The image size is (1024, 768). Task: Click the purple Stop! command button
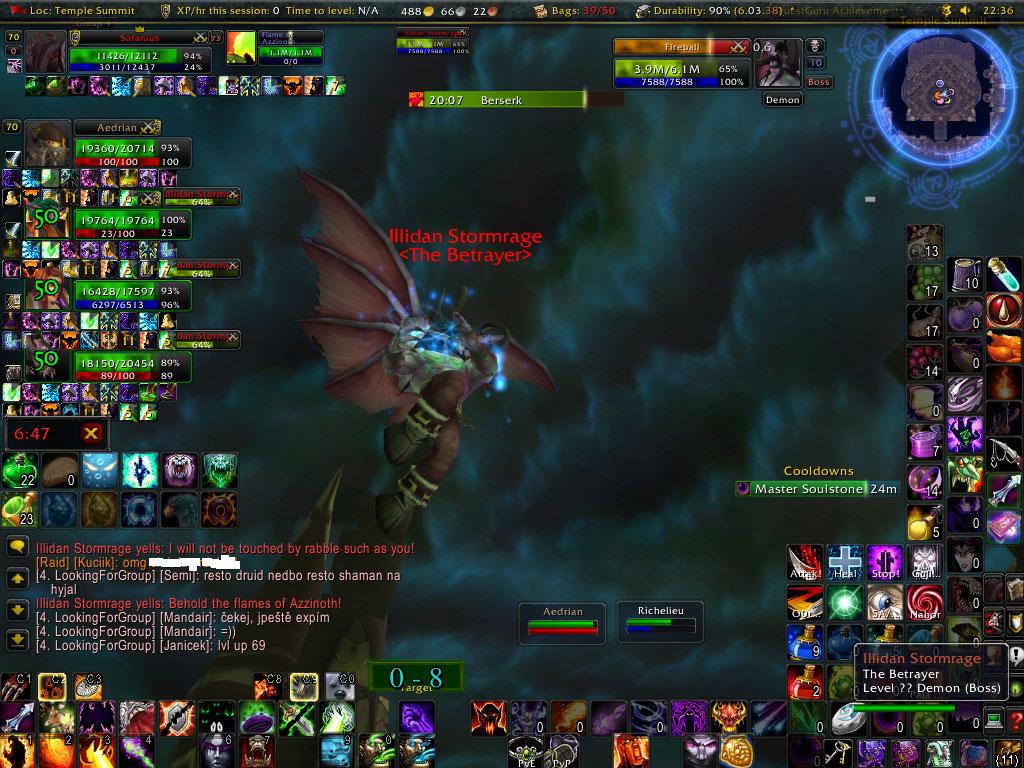(x=885, y=562)
